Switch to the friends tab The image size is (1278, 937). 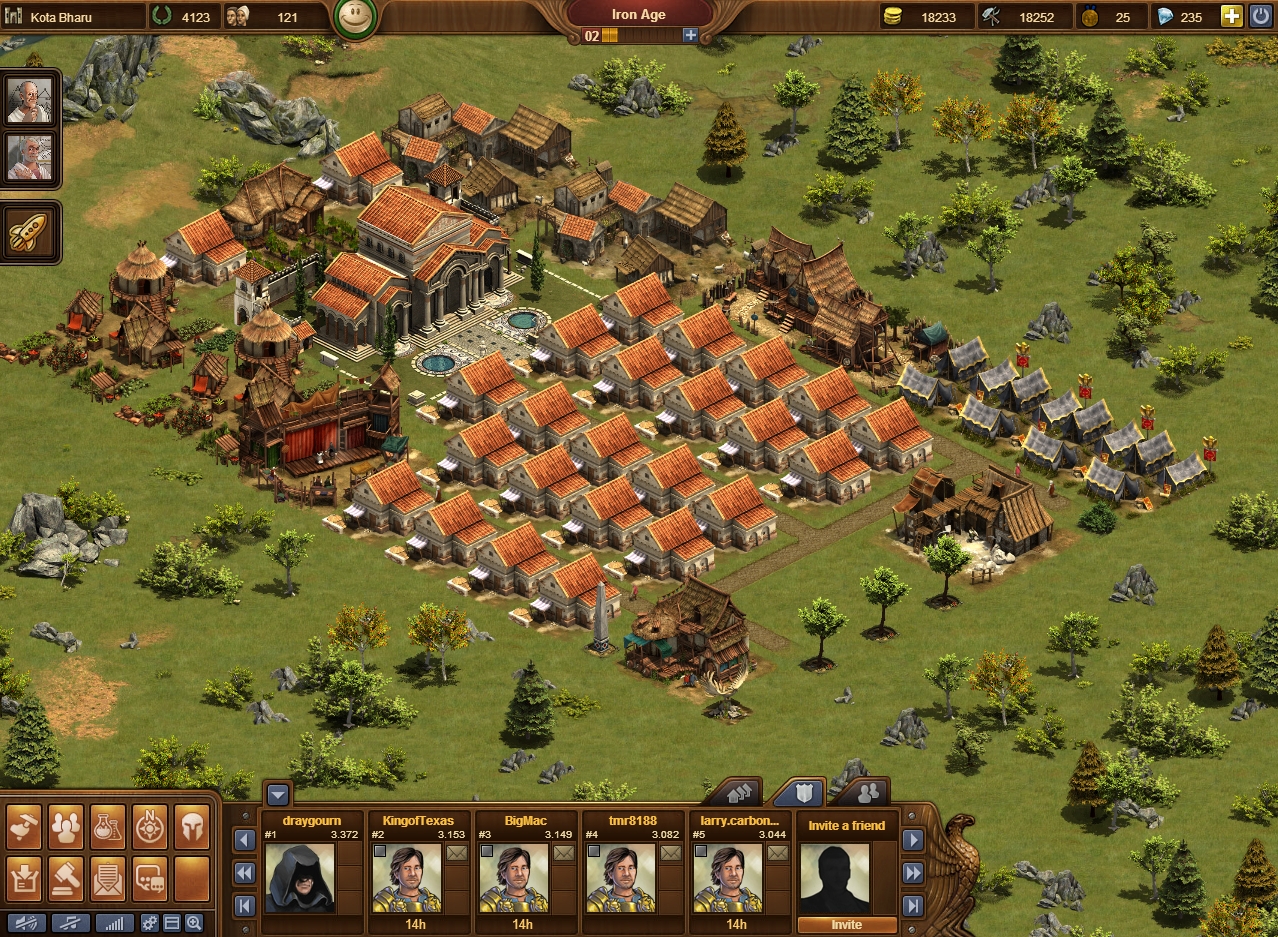pyautogui.click(x=868, y=793)
